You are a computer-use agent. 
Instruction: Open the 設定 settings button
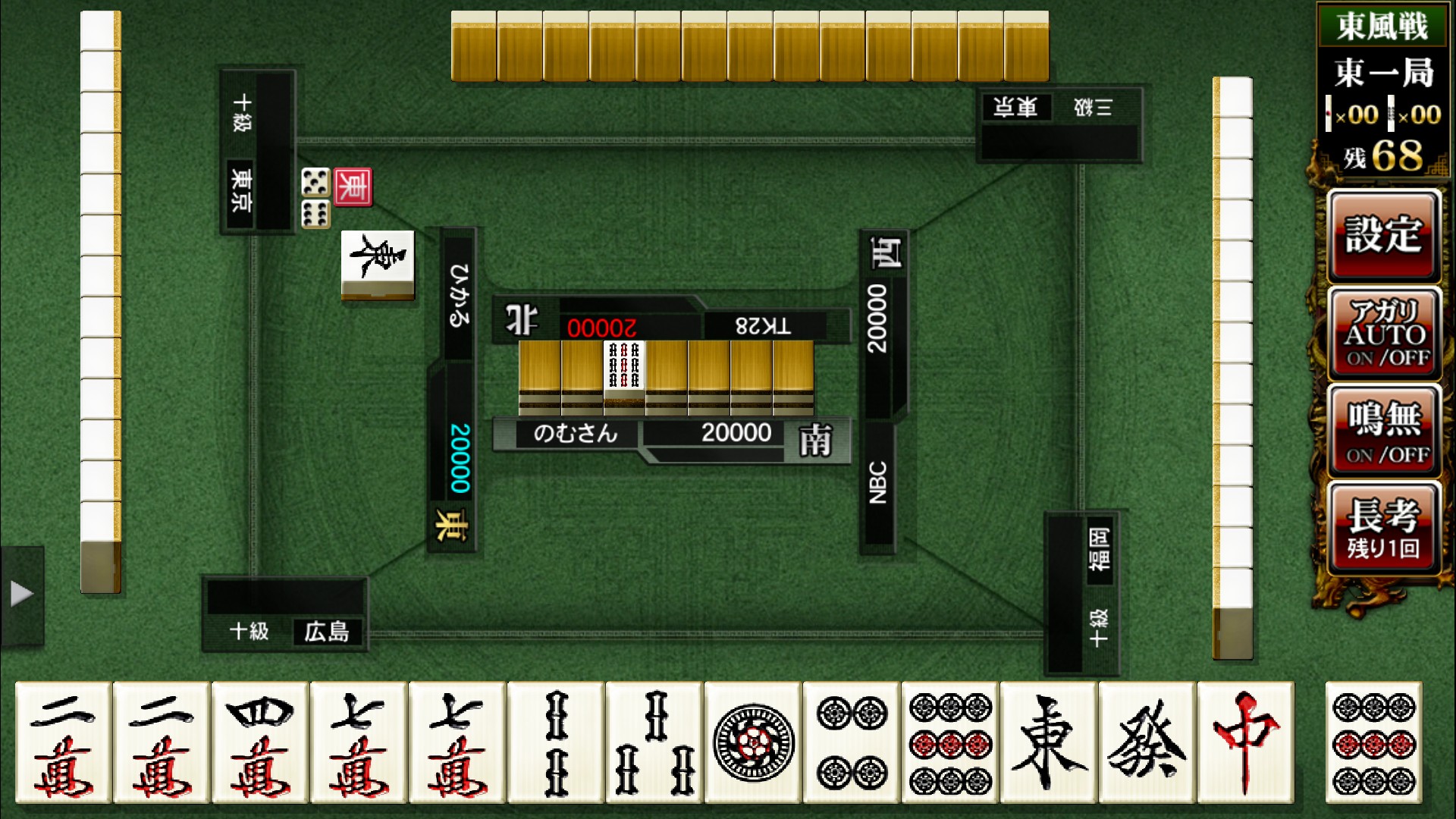[x=1383, y=236]
